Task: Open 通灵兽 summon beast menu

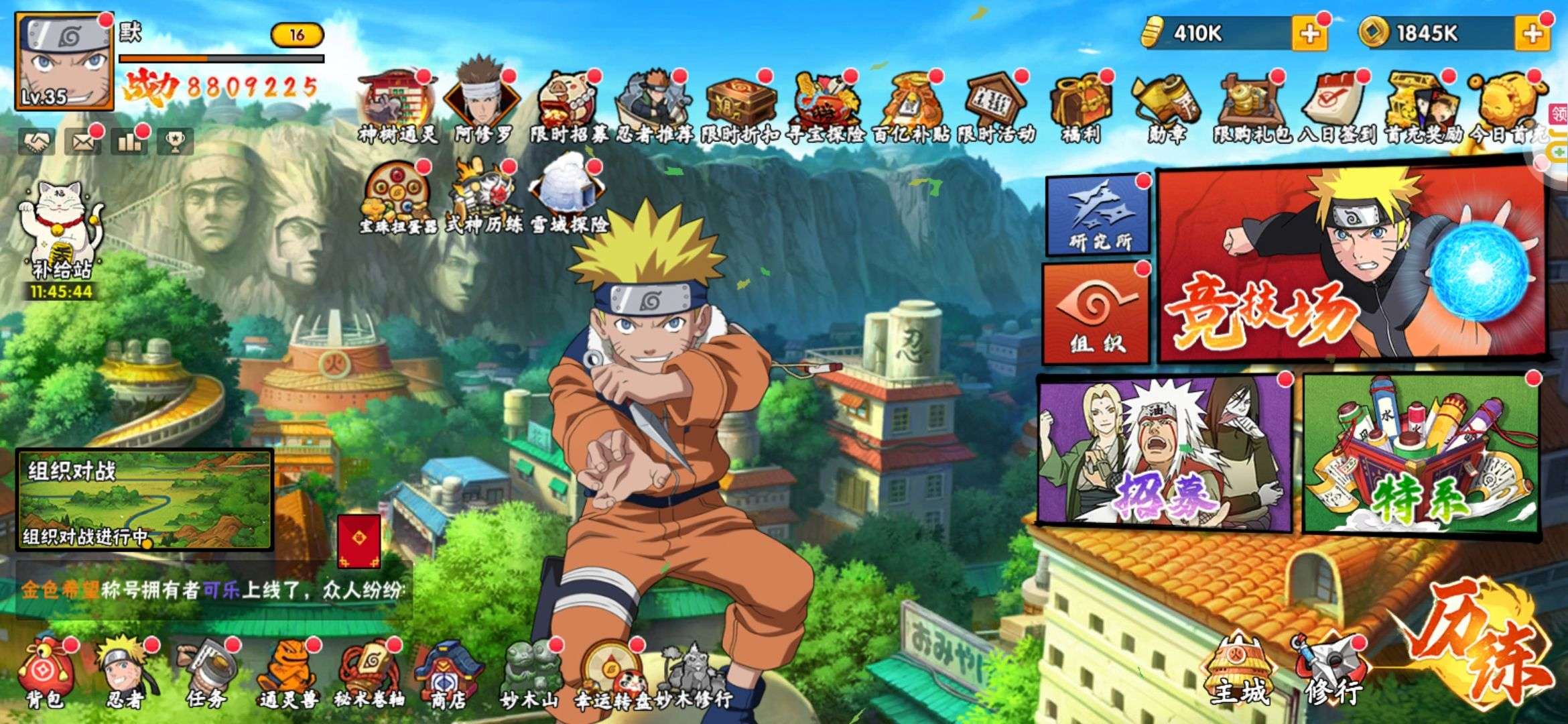Action: pyautogui.click(x=288, y=672)
